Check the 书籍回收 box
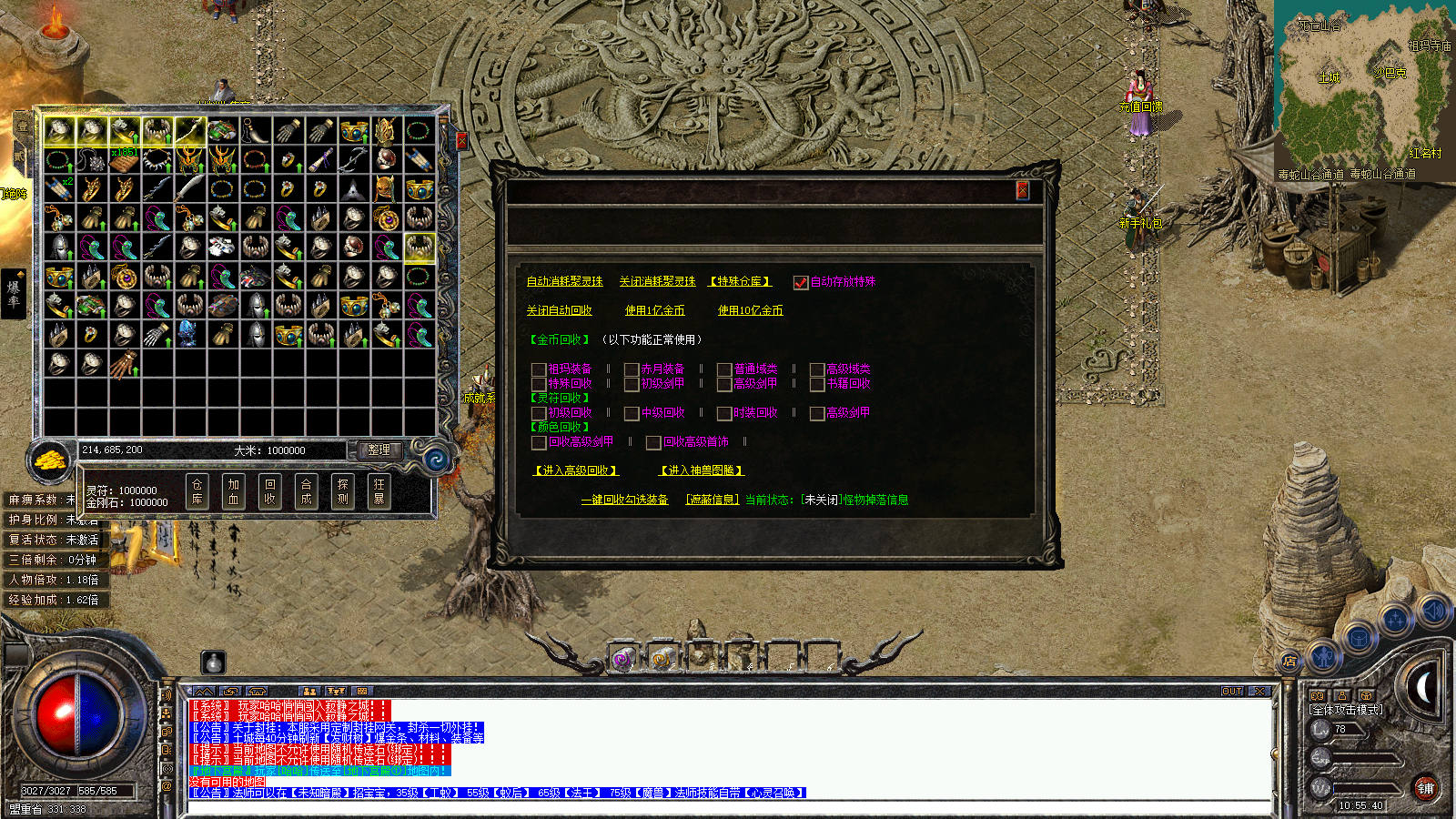This screenshot has width=1456, height=819. [817, 384]
